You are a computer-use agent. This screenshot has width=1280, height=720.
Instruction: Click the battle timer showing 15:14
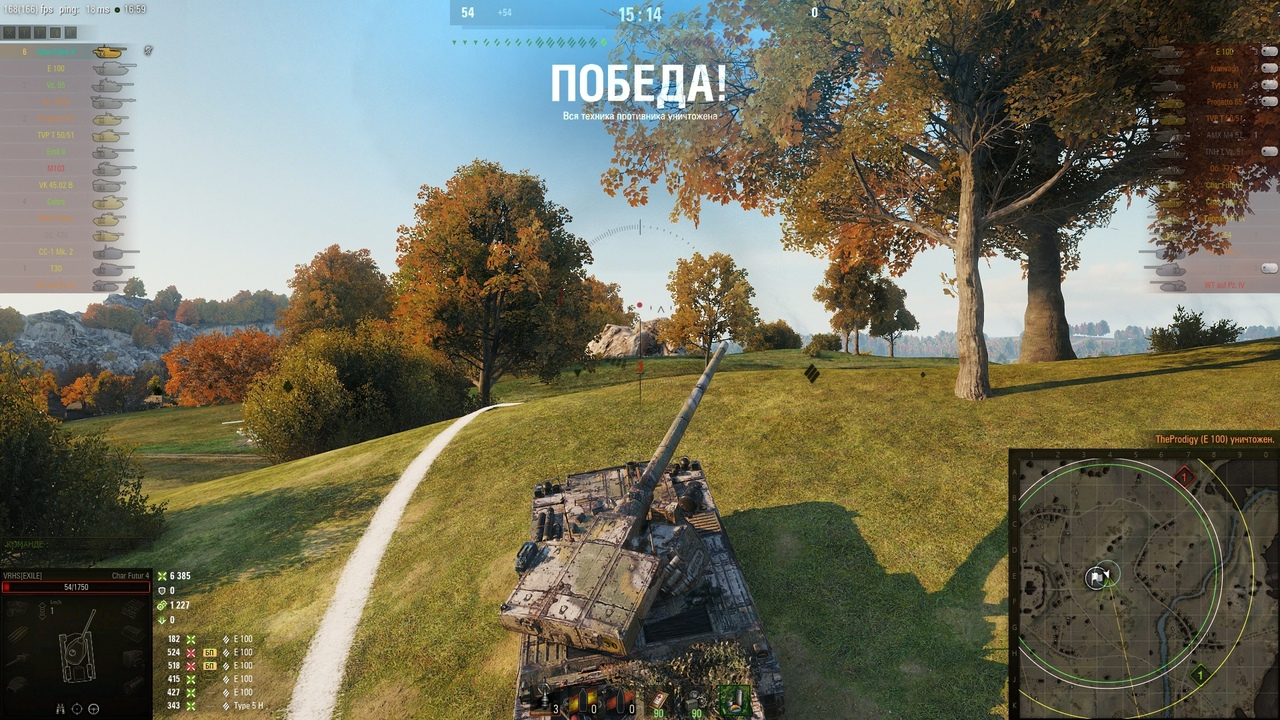point(640,15)
